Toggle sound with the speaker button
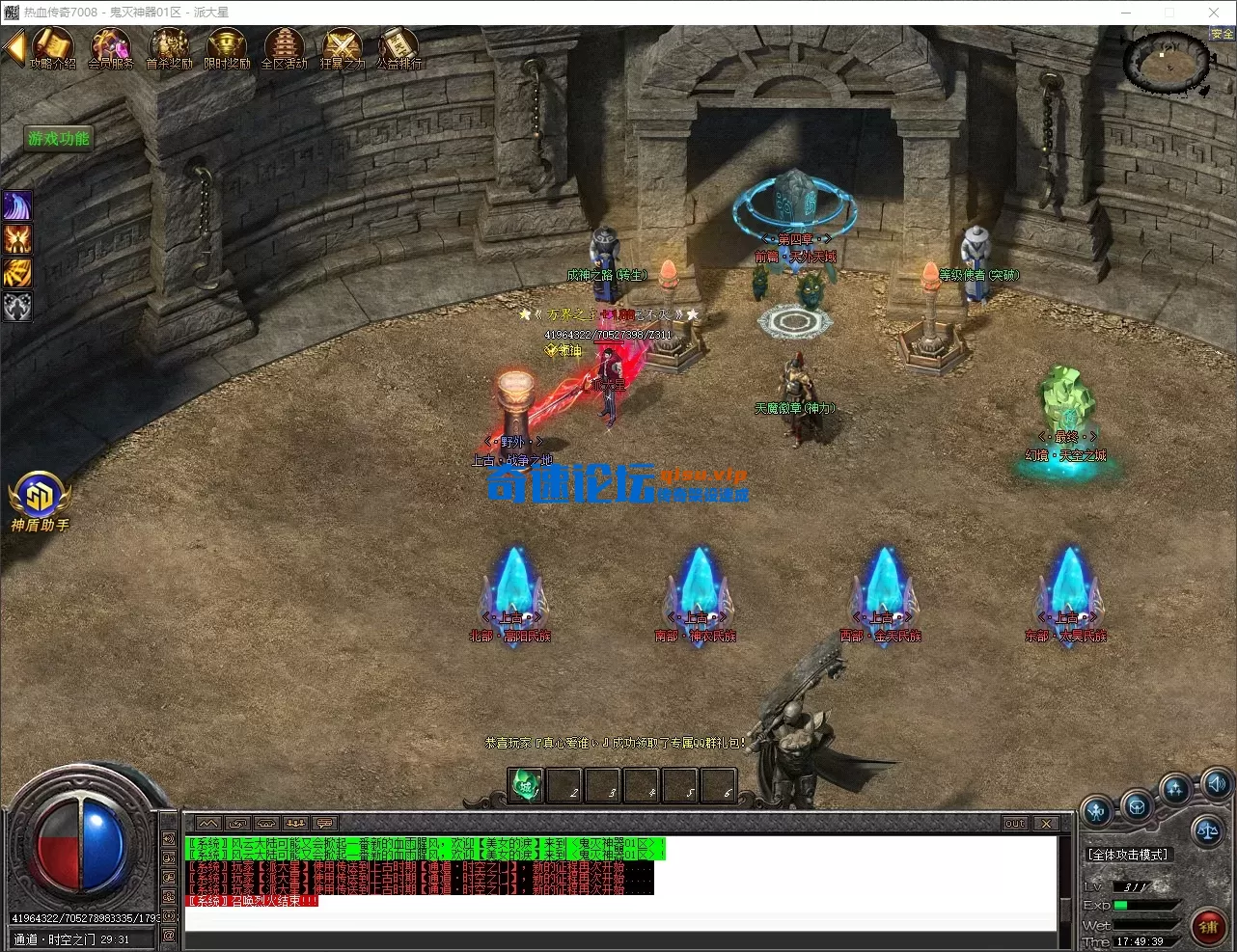The width and height of the screenshot is (1237, 952). pyautogui.click(x=1217, y=784)
